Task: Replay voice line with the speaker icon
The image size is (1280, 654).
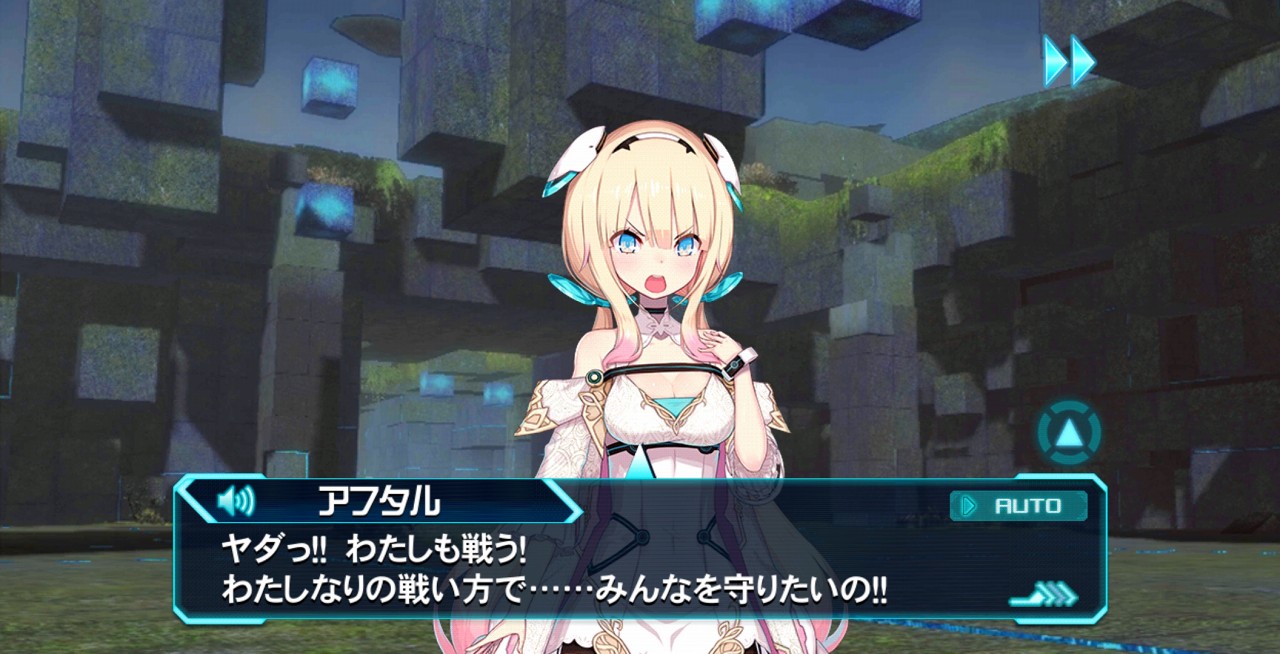Action: point(236,500)
